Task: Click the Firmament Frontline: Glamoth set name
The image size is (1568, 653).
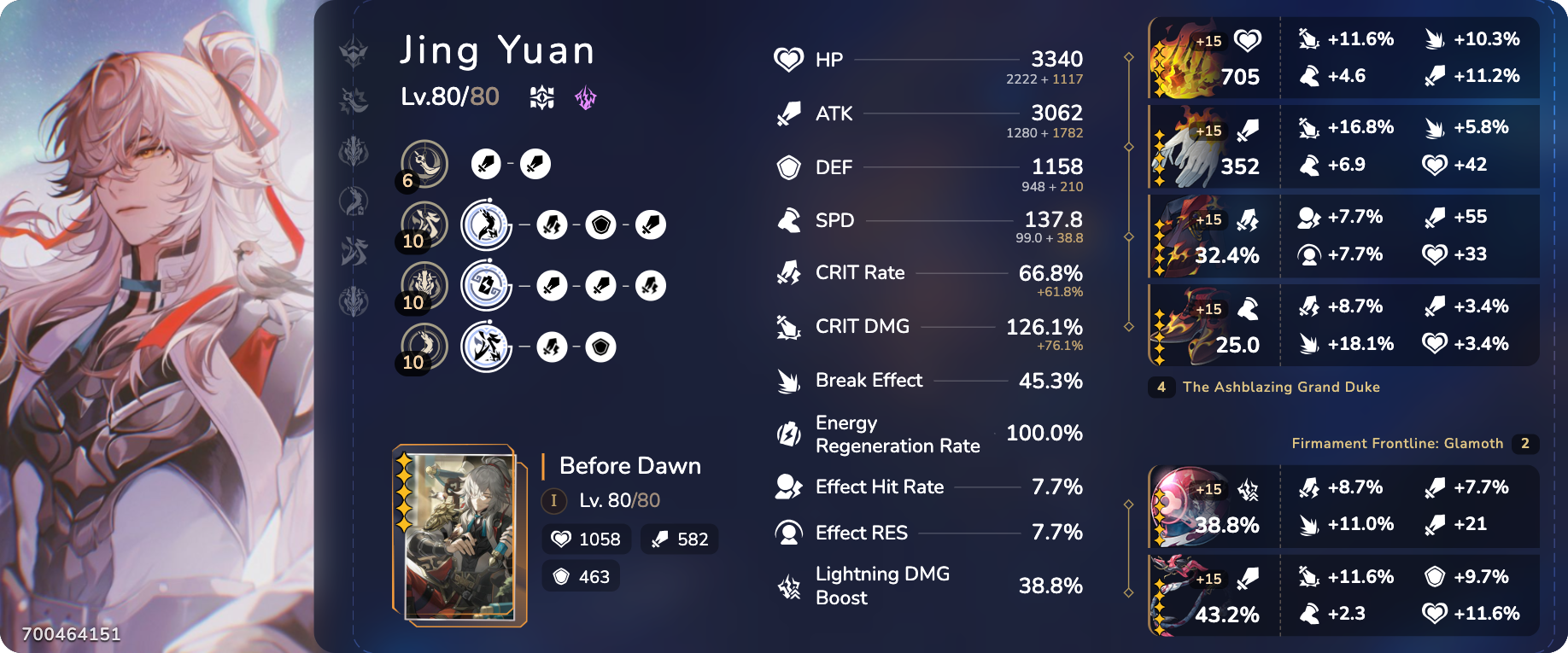Action: coord(1397,444)
